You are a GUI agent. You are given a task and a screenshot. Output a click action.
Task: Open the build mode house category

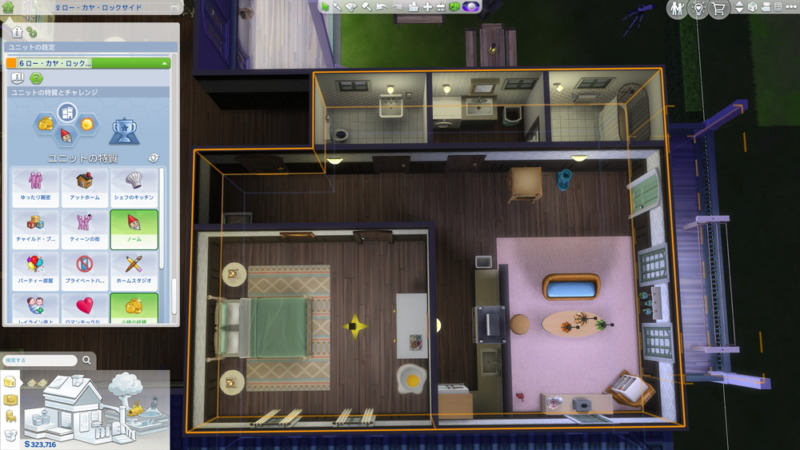coord(11,381)
